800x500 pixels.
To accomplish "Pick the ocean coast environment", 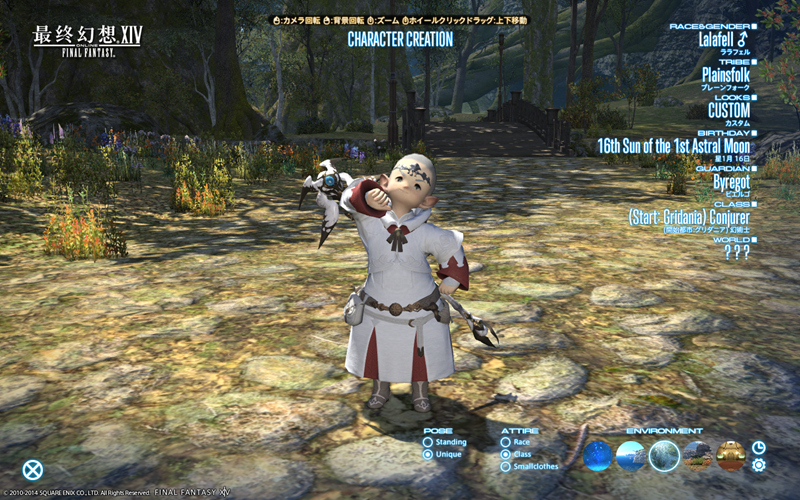I will [631, 456].
